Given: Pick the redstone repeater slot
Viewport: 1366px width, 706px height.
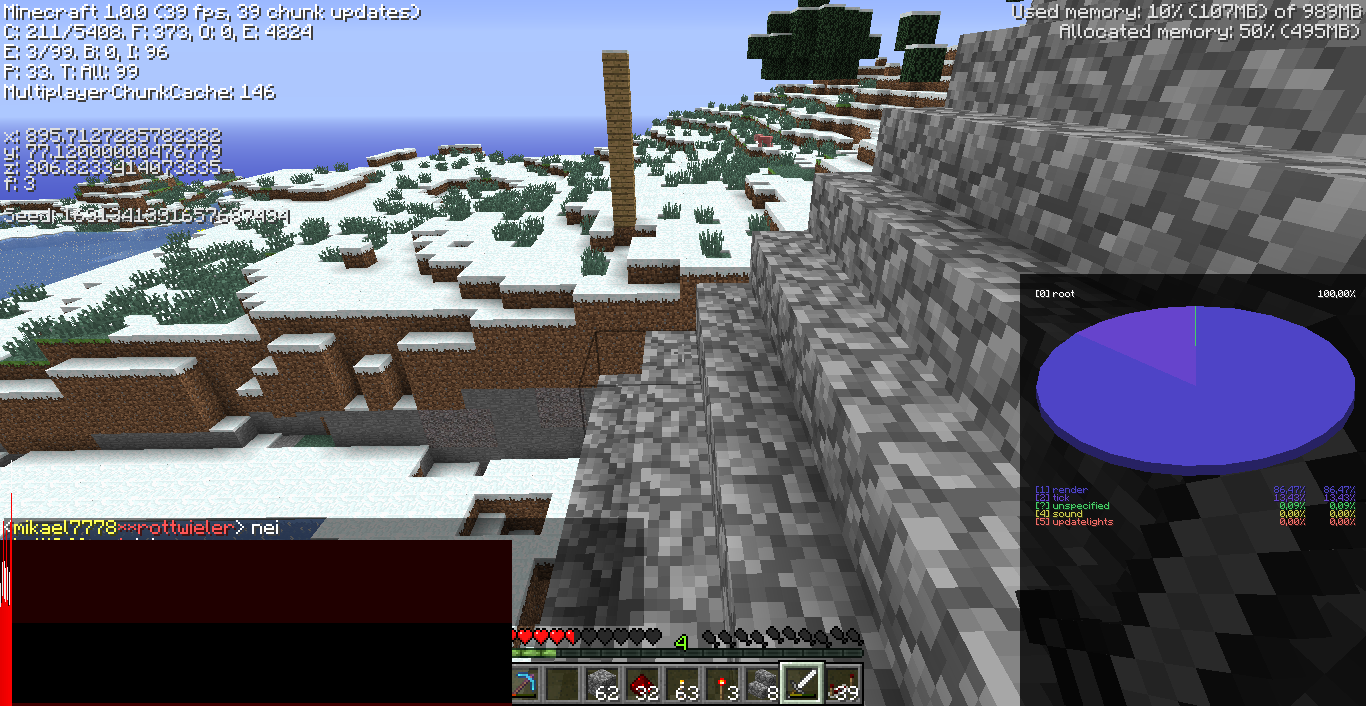Looking at the screenshot, I should tap(843, 685).
